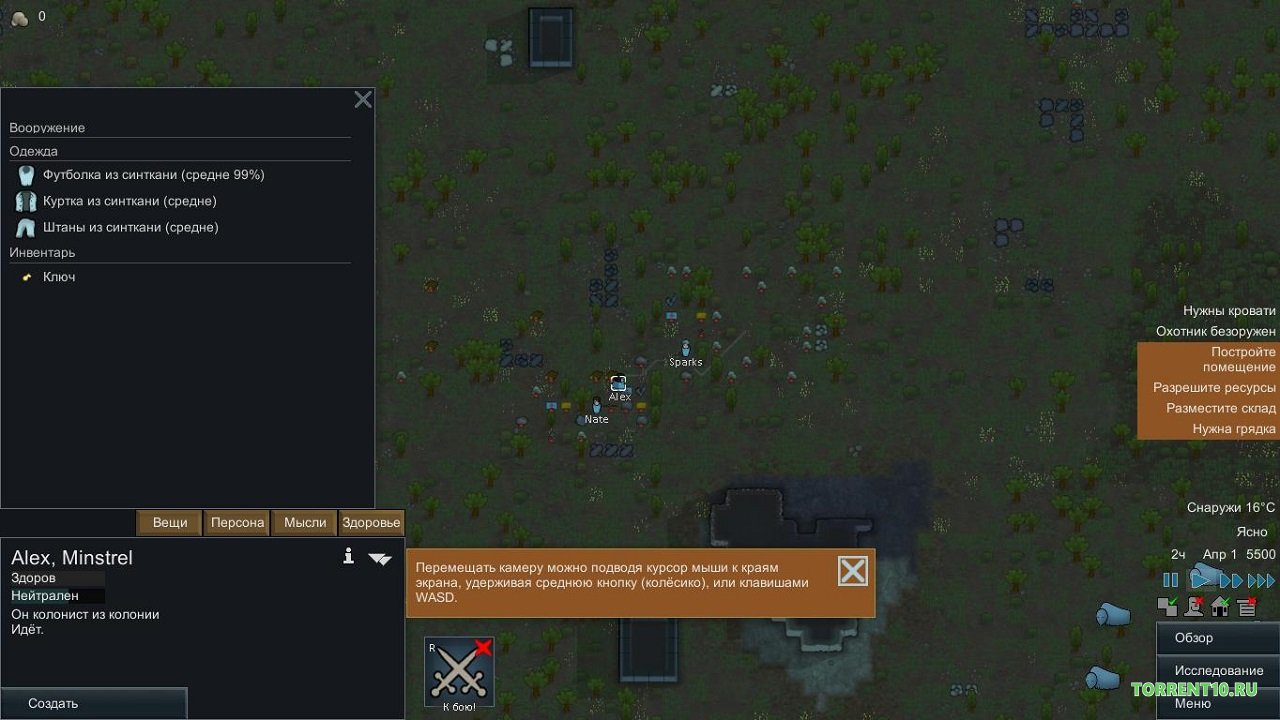Screen dimensions: 1280x720
Task: Open the info icon for Alex
Action: 348,556
